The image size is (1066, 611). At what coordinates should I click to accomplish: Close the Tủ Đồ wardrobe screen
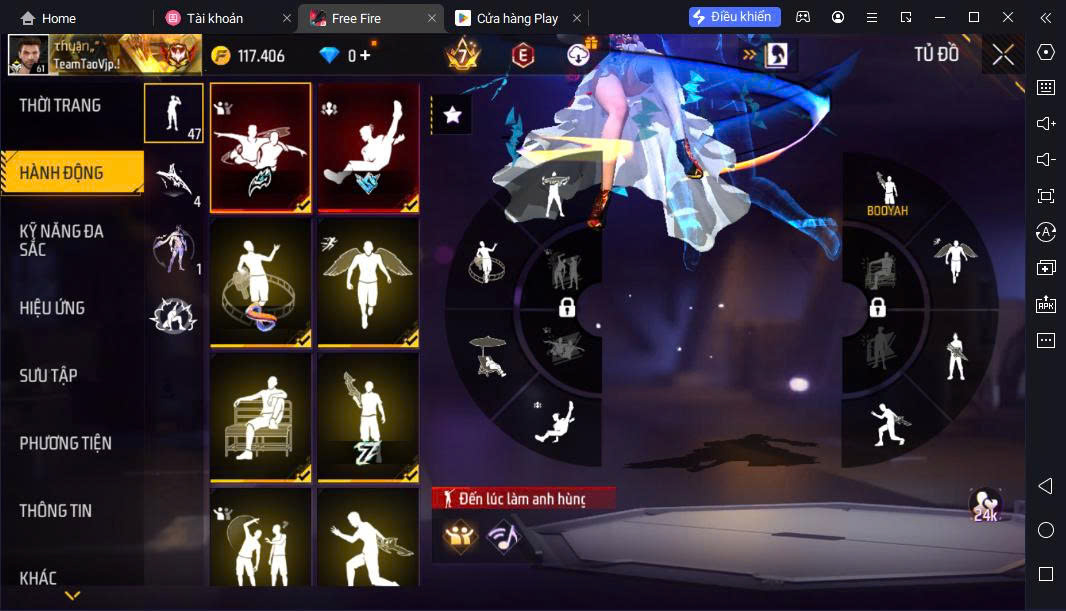(x=1003, y=55)
